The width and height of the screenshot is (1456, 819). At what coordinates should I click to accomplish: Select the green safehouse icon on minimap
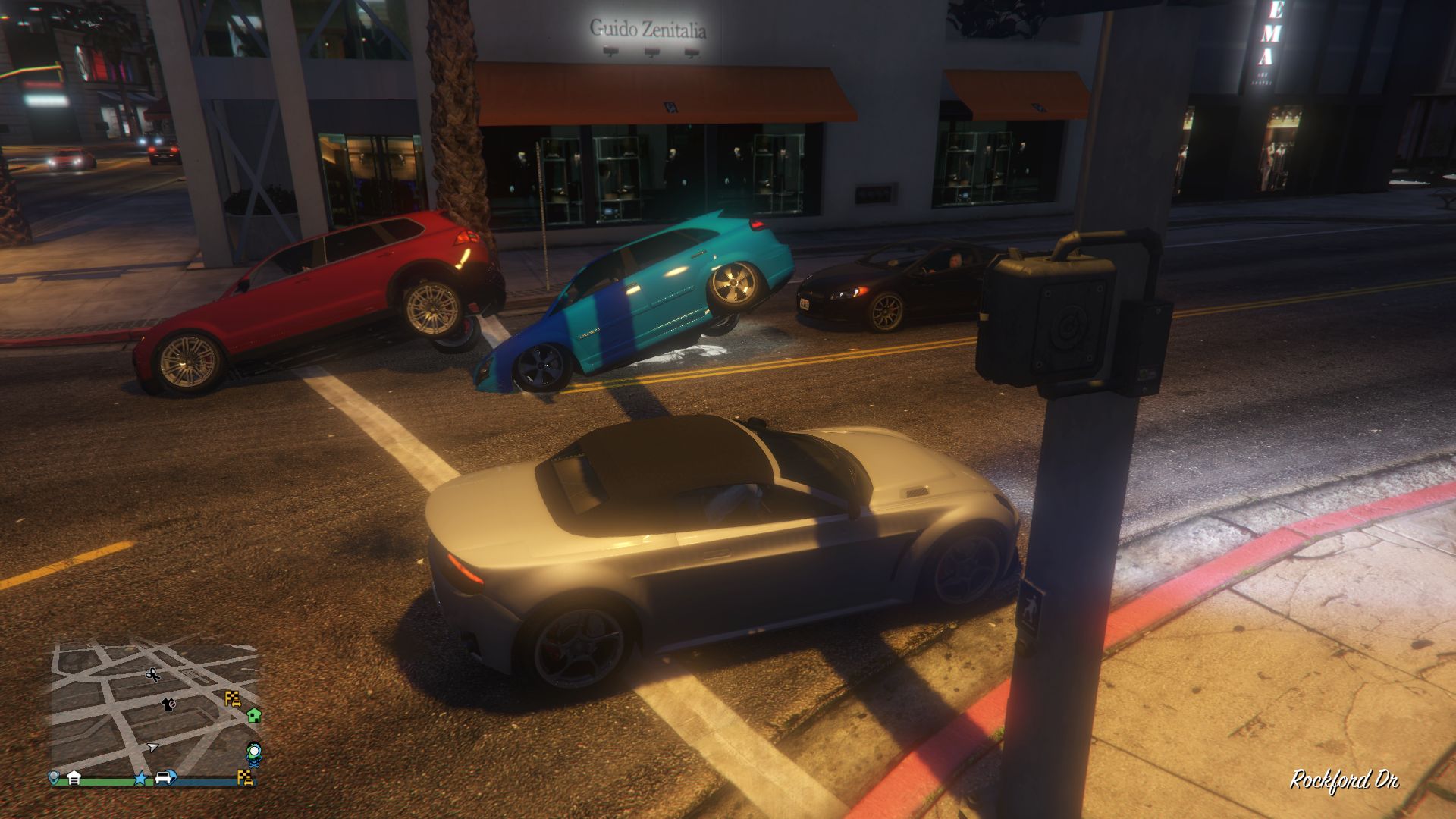click(254, 717)
